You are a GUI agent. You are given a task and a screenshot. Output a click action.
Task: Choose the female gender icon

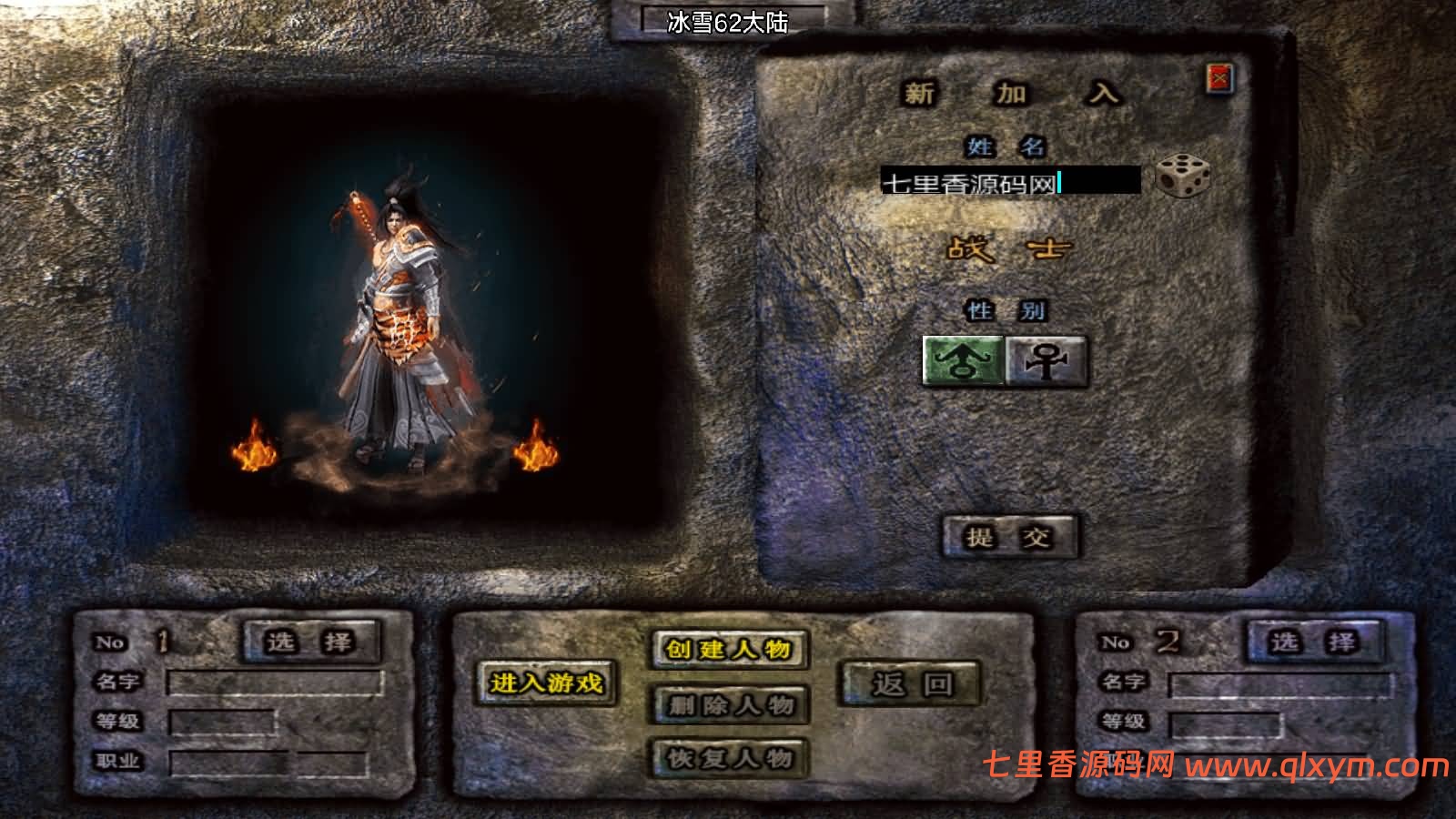(x=1046, y=361)
